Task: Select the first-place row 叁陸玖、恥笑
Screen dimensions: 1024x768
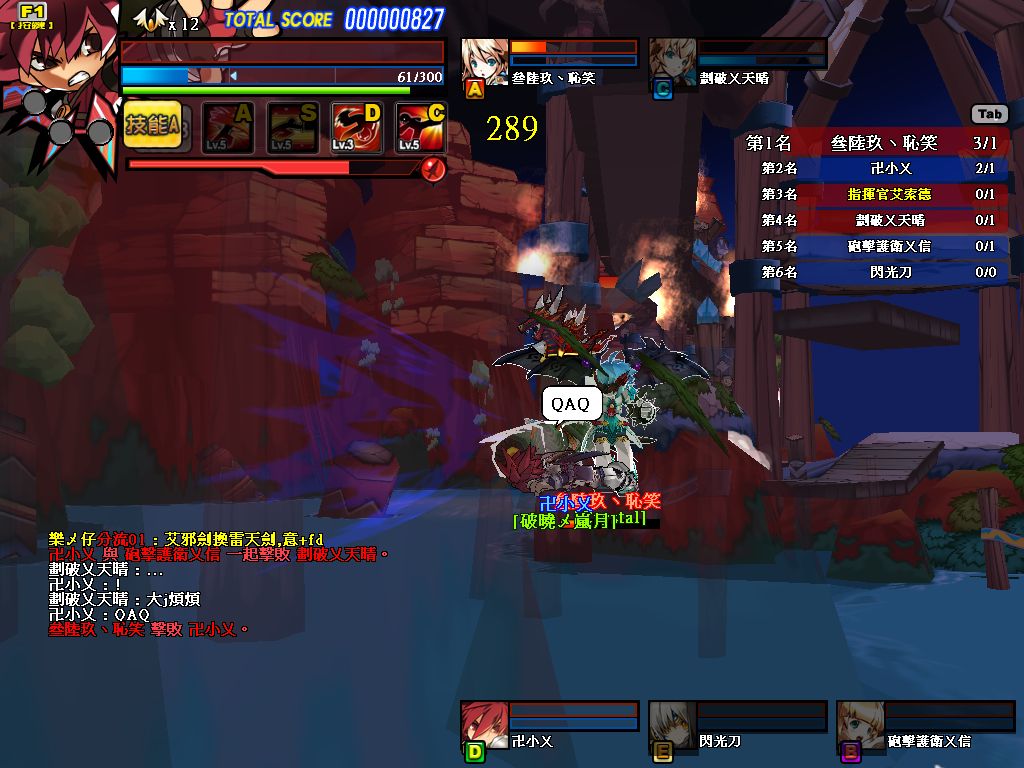Action: click(x=870, y=143)
